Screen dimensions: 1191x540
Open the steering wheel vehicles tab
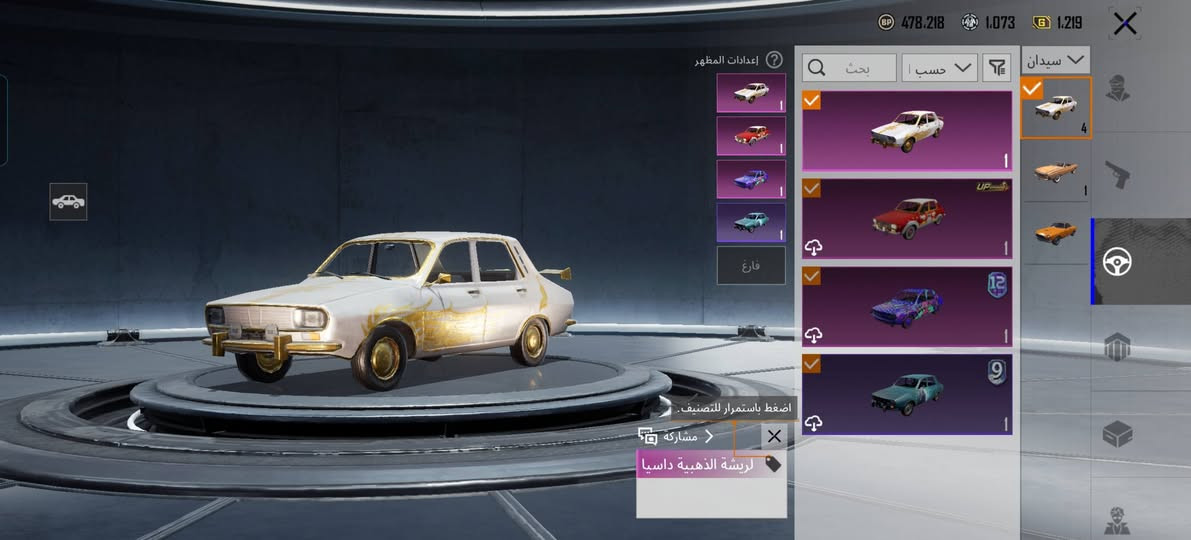click(x=1118, y=262)
